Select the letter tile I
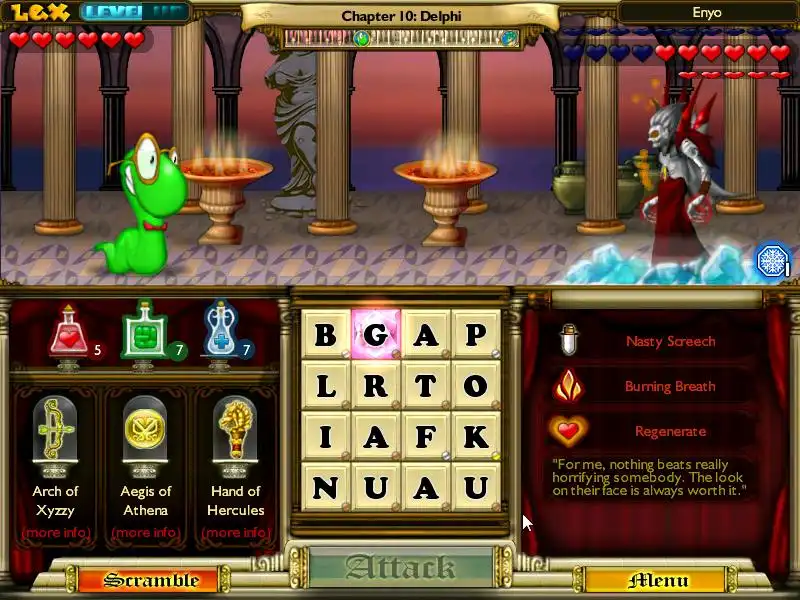The height and width of the screenshot is (600, 800). pyautogui.click(x=326, y=437)
